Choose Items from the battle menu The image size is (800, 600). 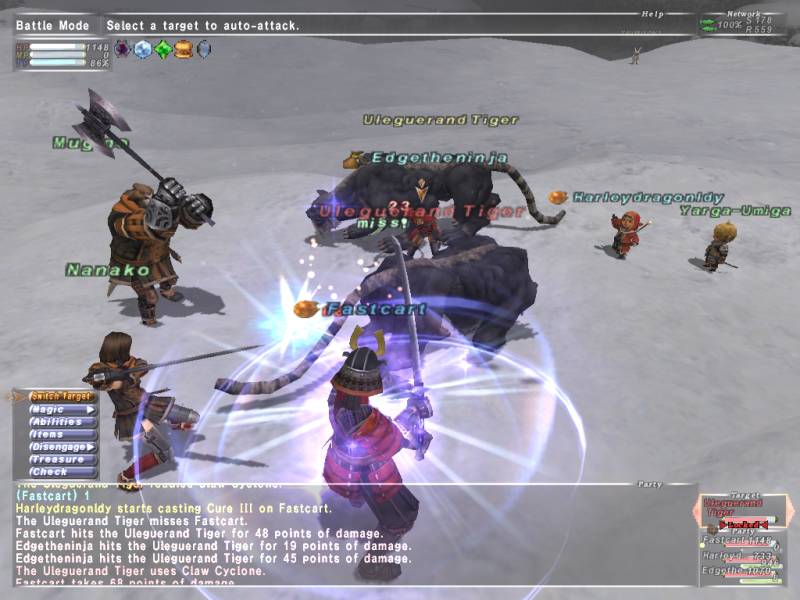point(60,434)
